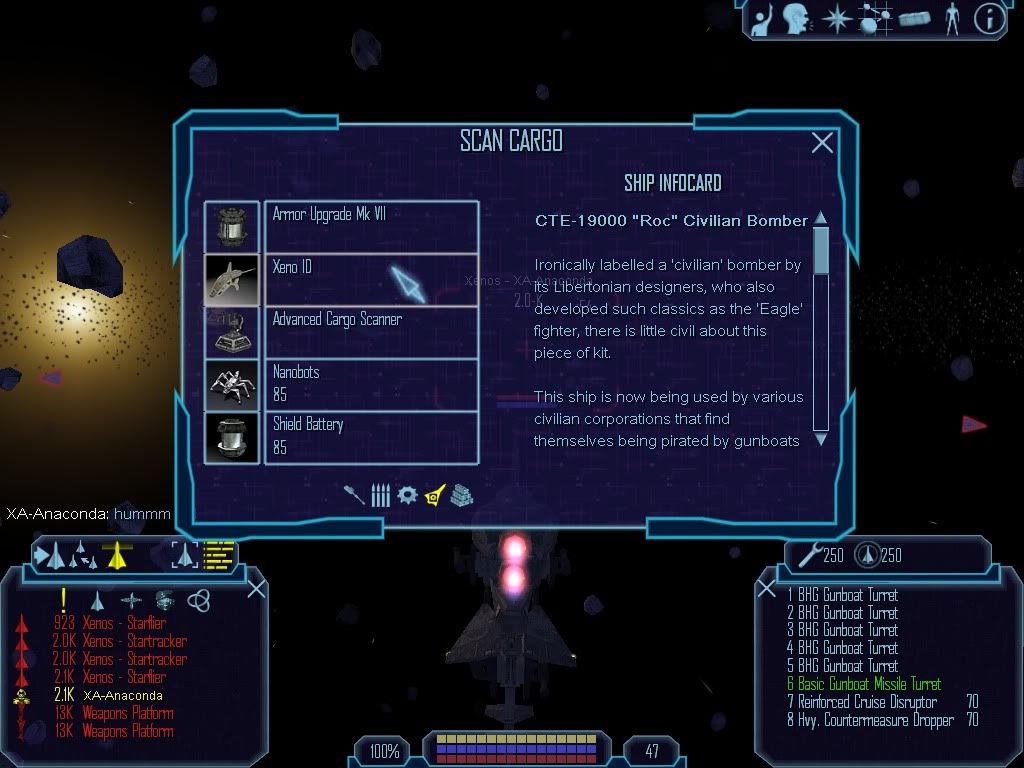Switch to the gear equipment filter

[407, 495]
